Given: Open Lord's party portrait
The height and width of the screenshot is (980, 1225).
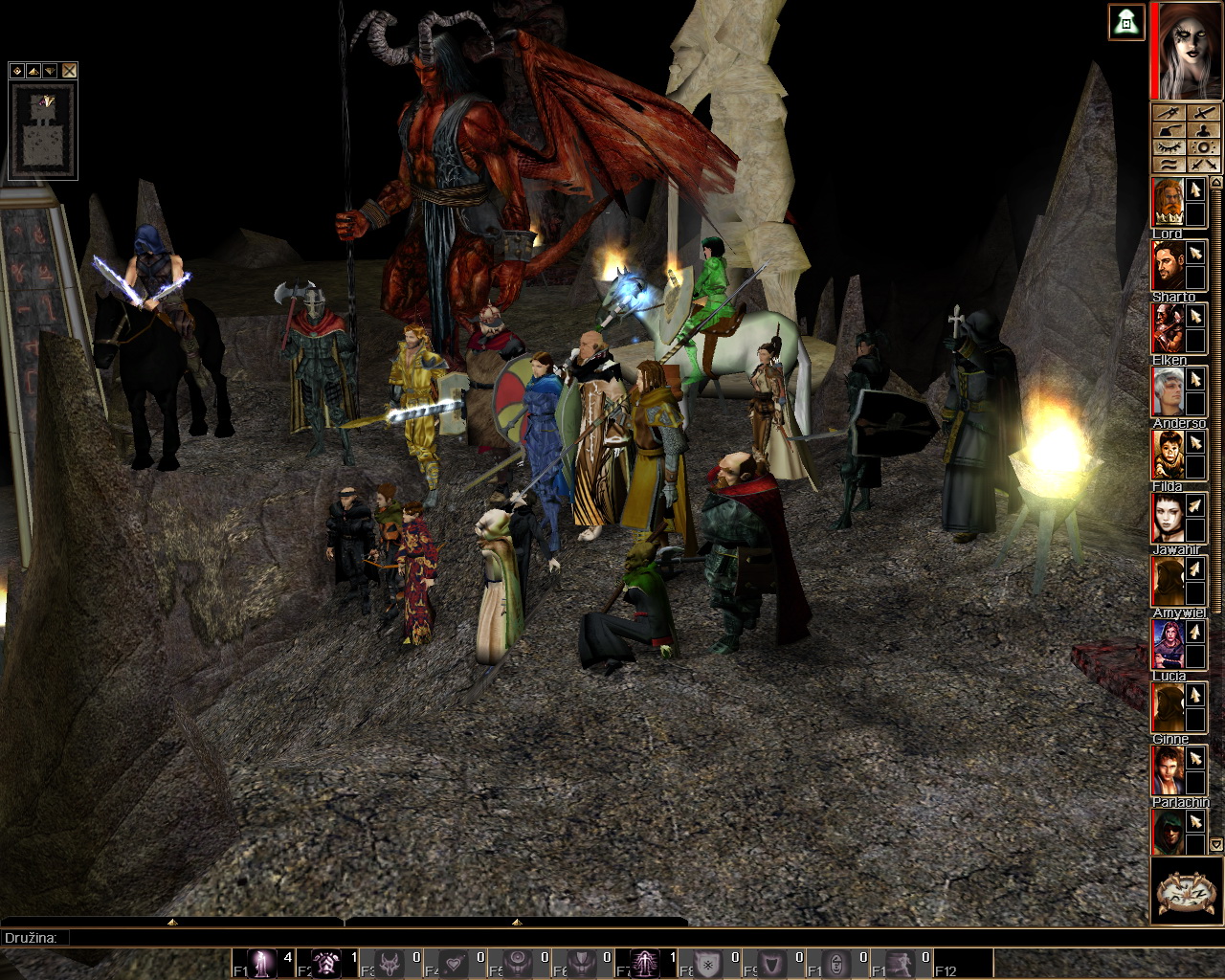Looking at the screenshot, I should (1167, 202).
